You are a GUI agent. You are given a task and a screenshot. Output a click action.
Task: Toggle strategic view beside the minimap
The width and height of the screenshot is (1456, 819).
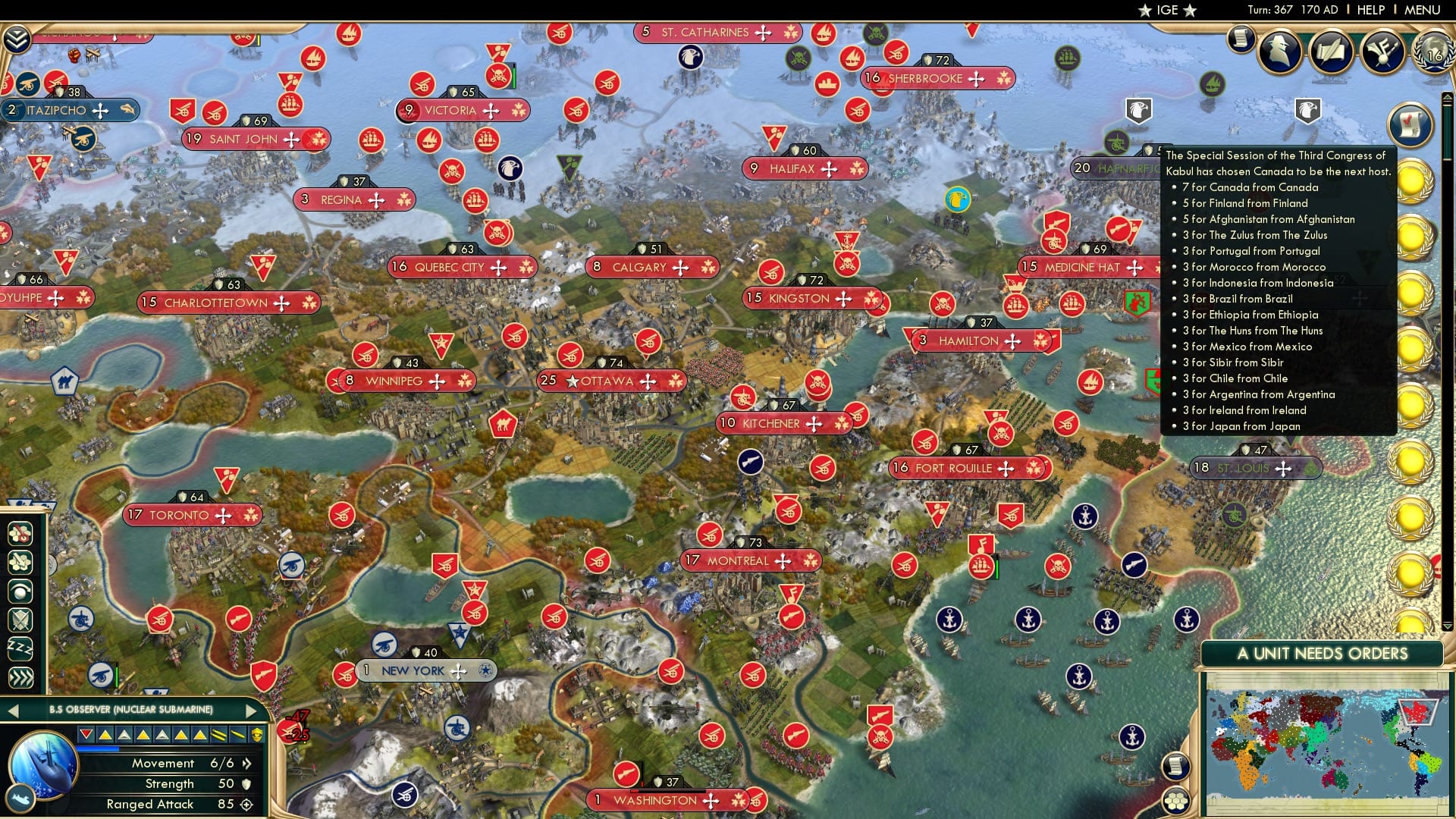tap(1176, 800)
